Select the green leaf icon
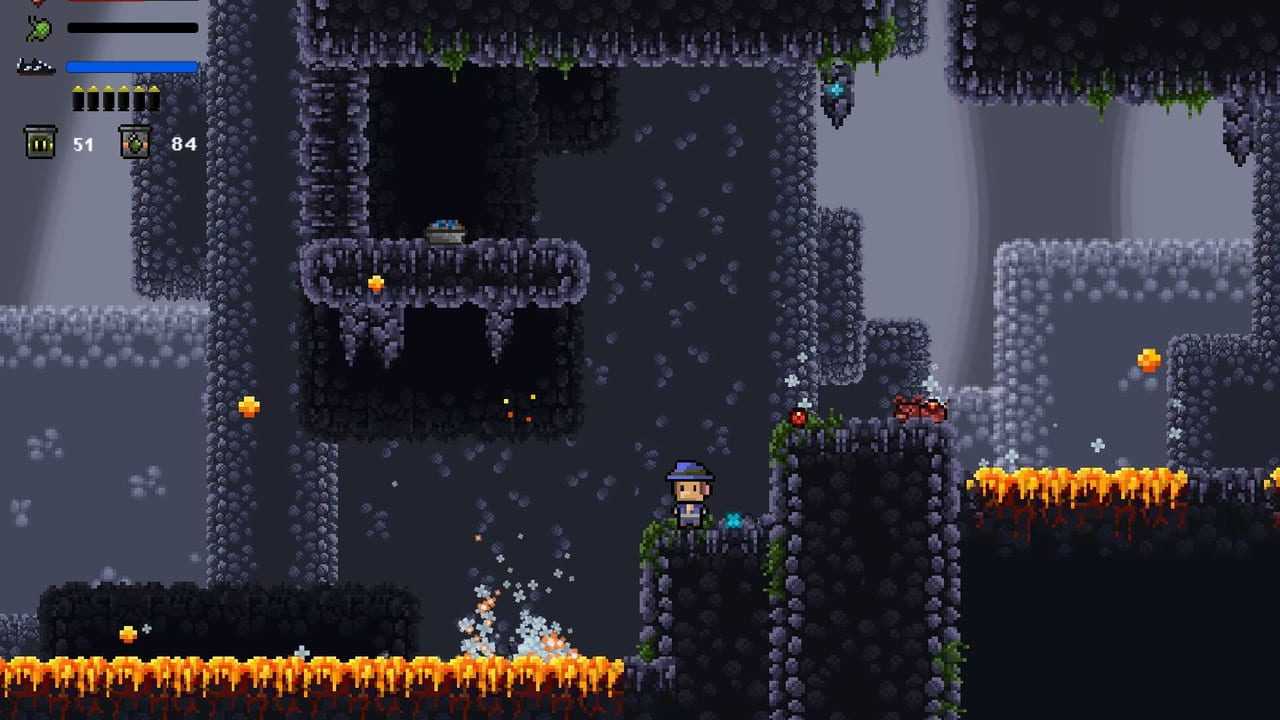 pos(39,28)
